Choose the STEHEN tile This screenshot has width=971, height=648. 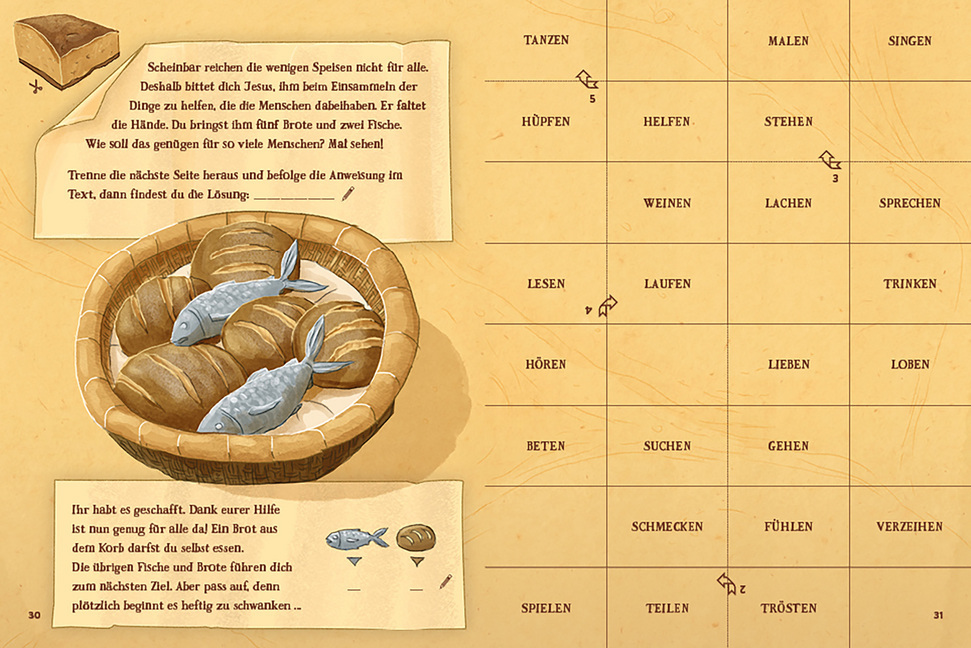coord(788,122)
